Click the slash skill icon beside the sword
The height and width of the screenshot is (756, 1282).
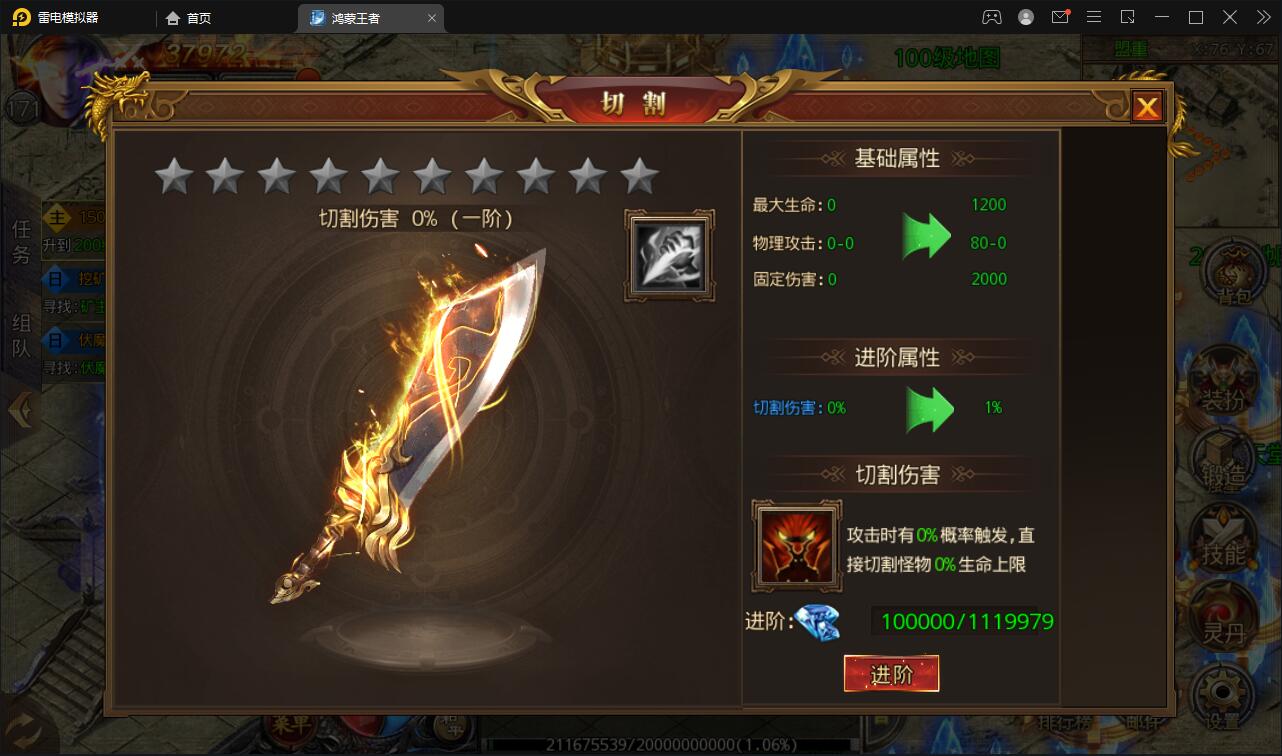(668, 253)
